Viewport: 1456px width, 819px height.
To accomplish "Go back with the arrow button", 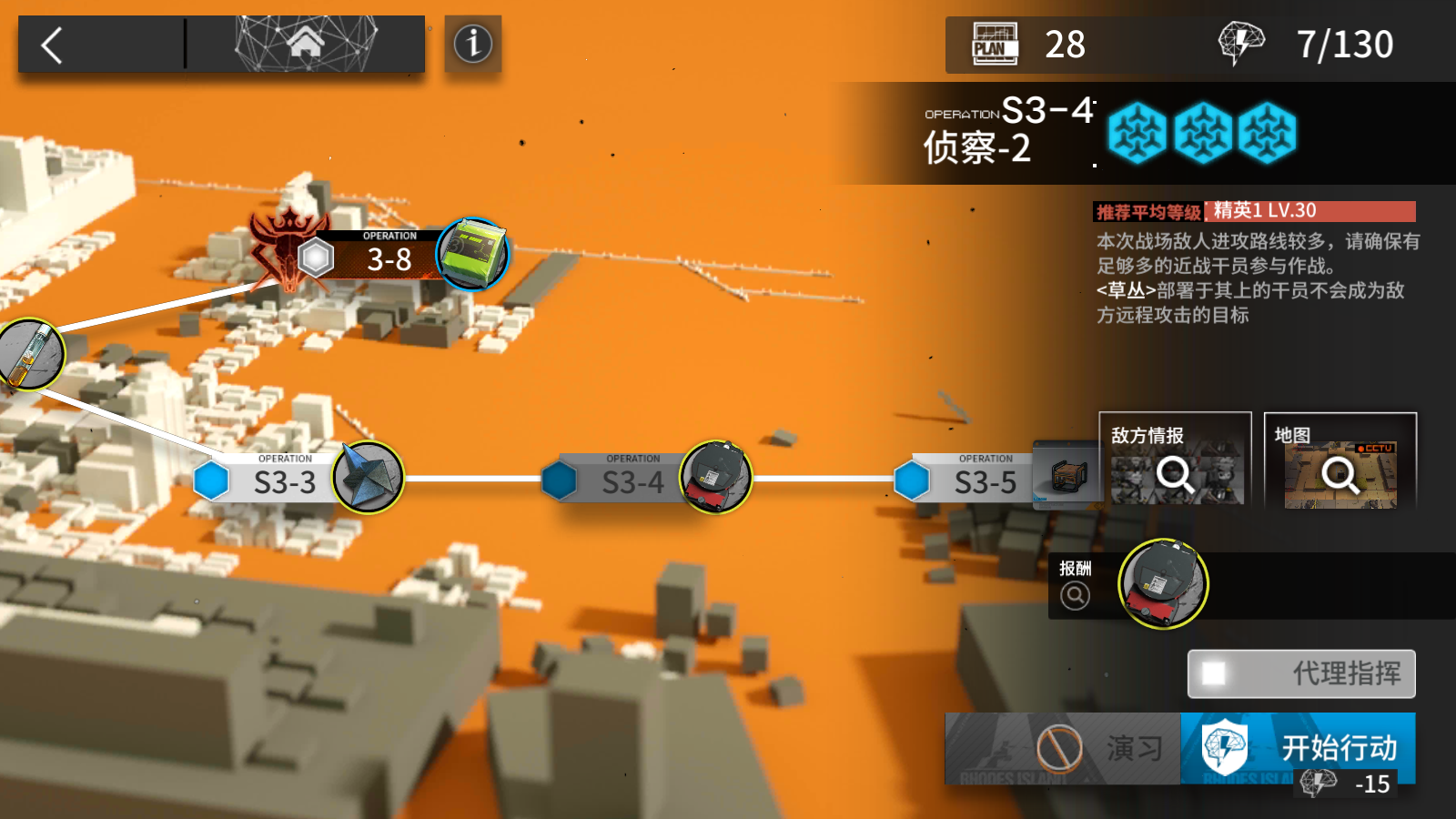I will point(53,45).
